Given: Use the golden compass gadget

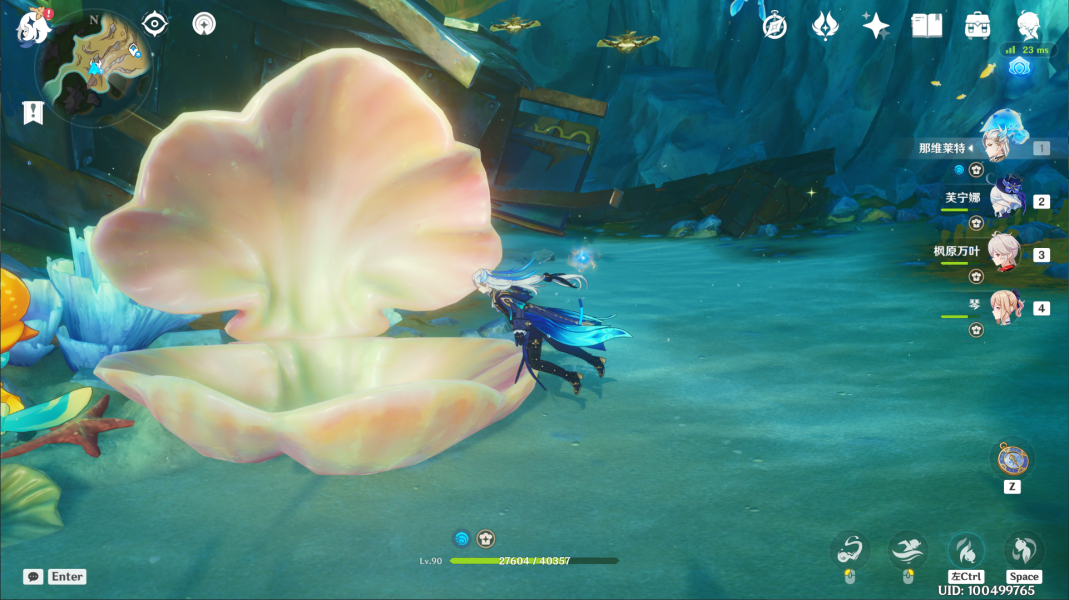Looking at the screenshot, I should click(1012, 459).
